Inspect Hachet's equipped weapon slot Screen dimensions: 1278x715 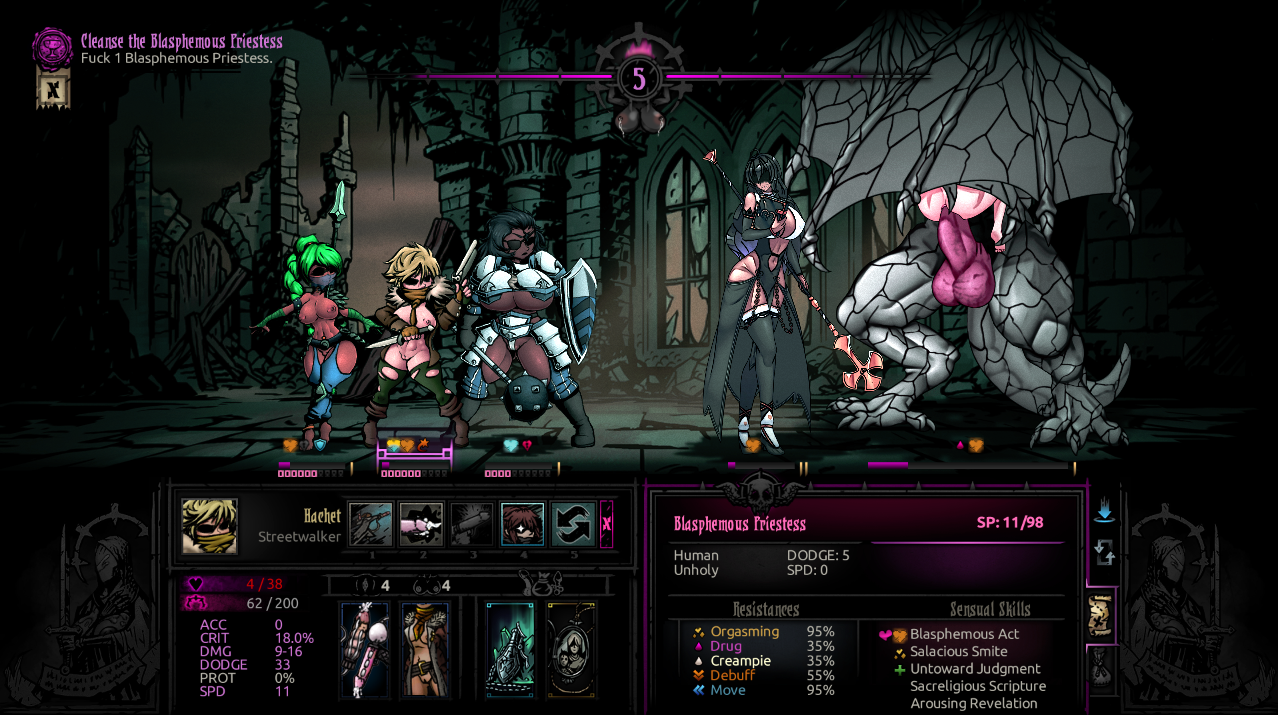363,649
